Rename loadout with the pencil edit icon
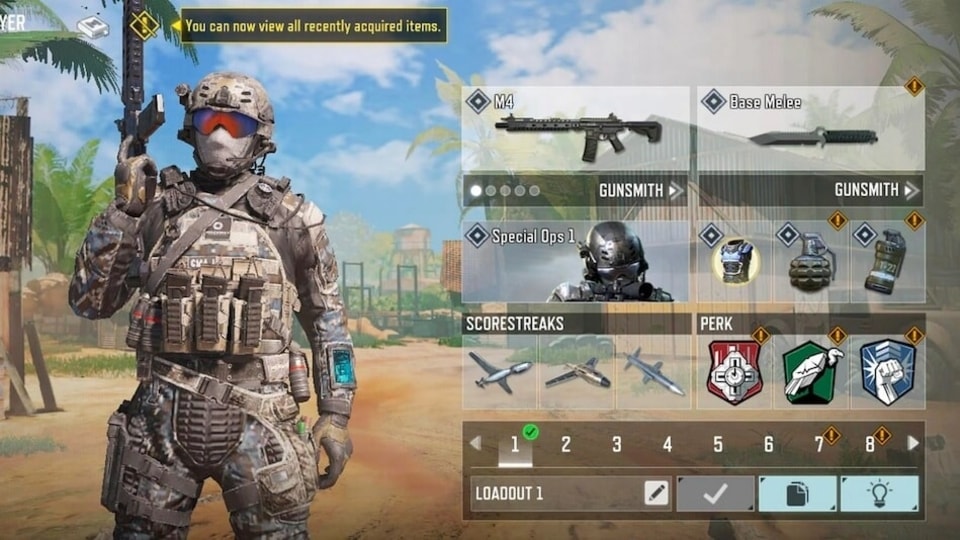The height and width of the screenshot is (540, 960). pyautogui.click(x=656, y=493)
